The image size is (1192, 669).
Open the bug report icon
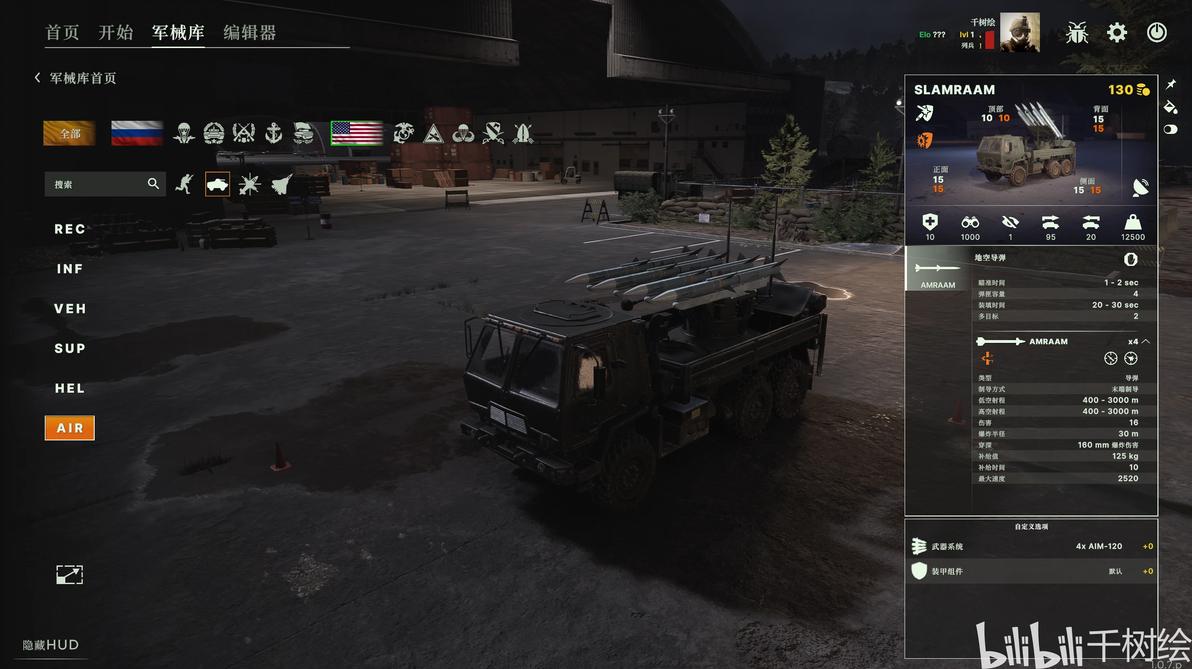click(1077, 32)
